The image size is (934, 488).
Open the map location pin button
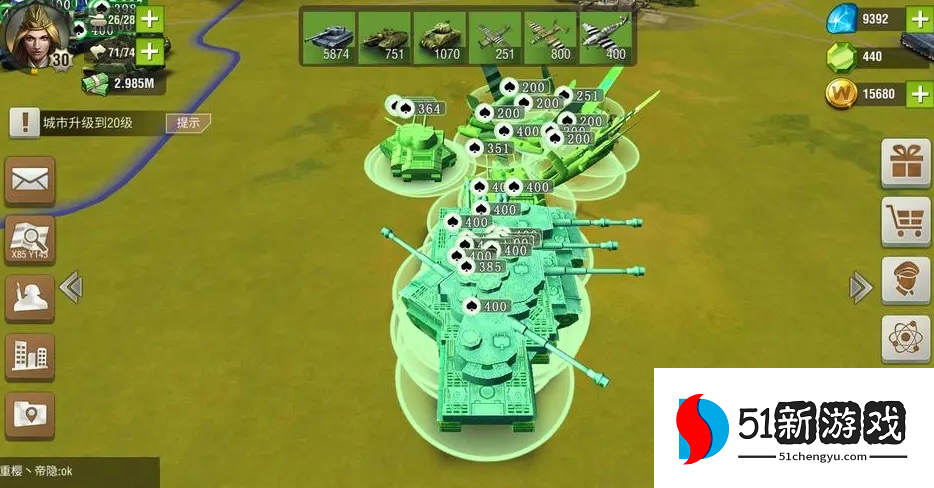coord(30,415)
